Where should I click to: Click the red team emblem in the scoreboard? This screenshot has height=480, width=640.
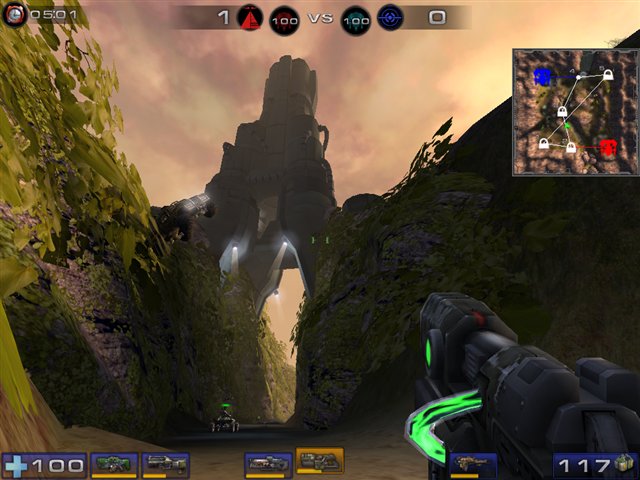coord(249,18)
